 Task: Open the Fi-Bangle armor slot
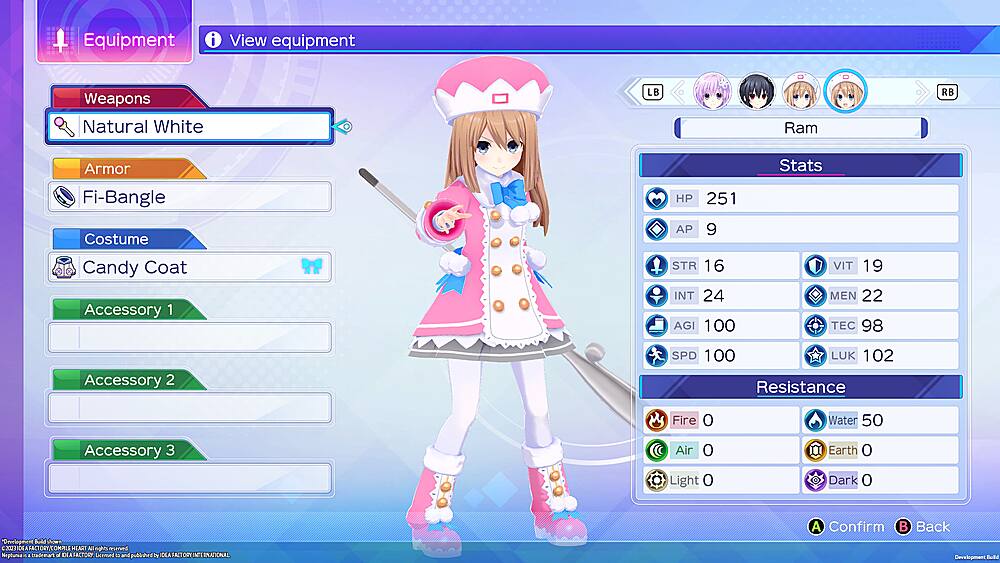pyautogui.click(x=189, y=197)
